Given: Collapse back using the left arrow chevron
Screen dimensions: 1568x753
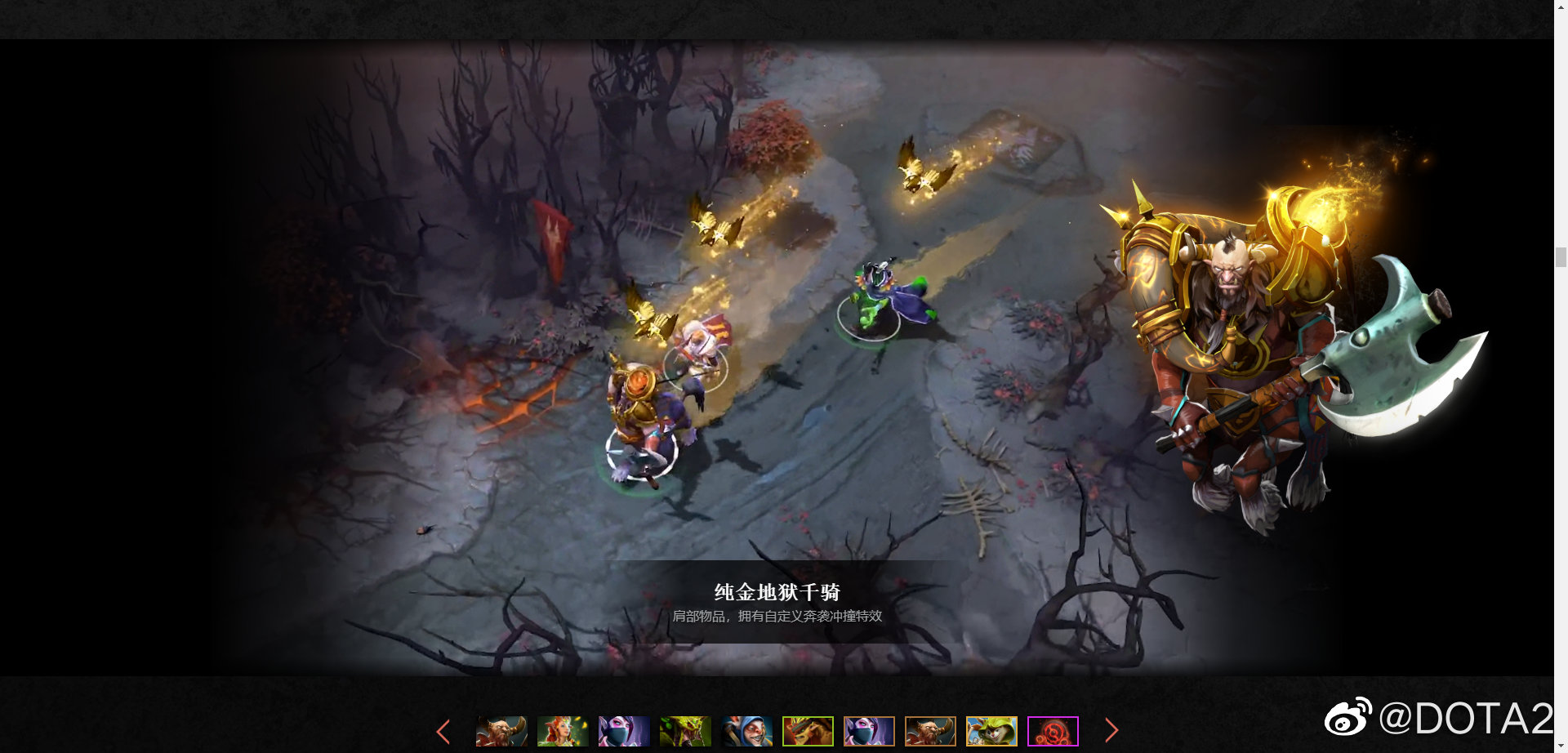Looking at the screenshot, I should coord(444,731).
